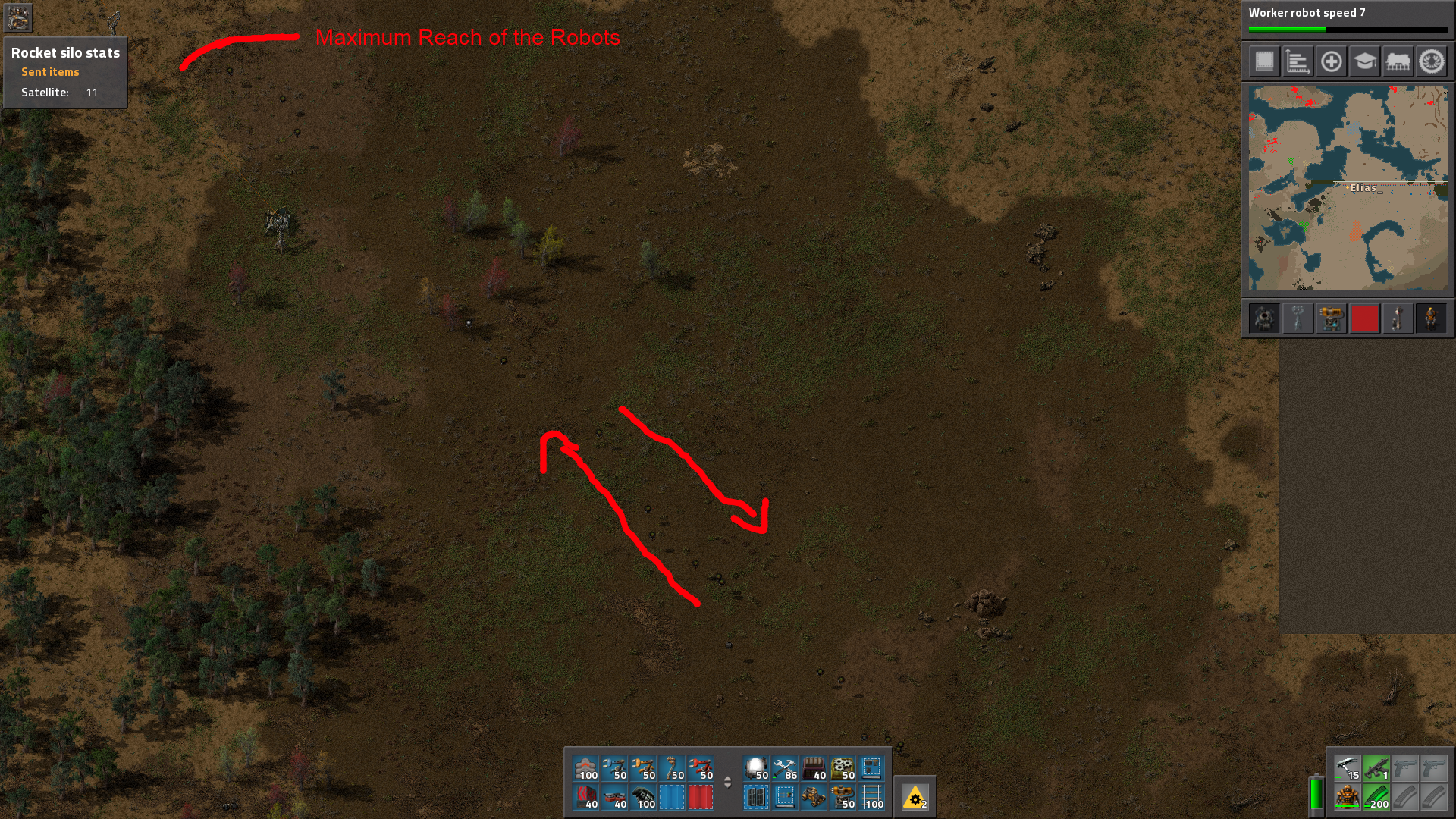Select the pistol in the weapon slot
The image size is (1456, 819).
coord(1404,767)
